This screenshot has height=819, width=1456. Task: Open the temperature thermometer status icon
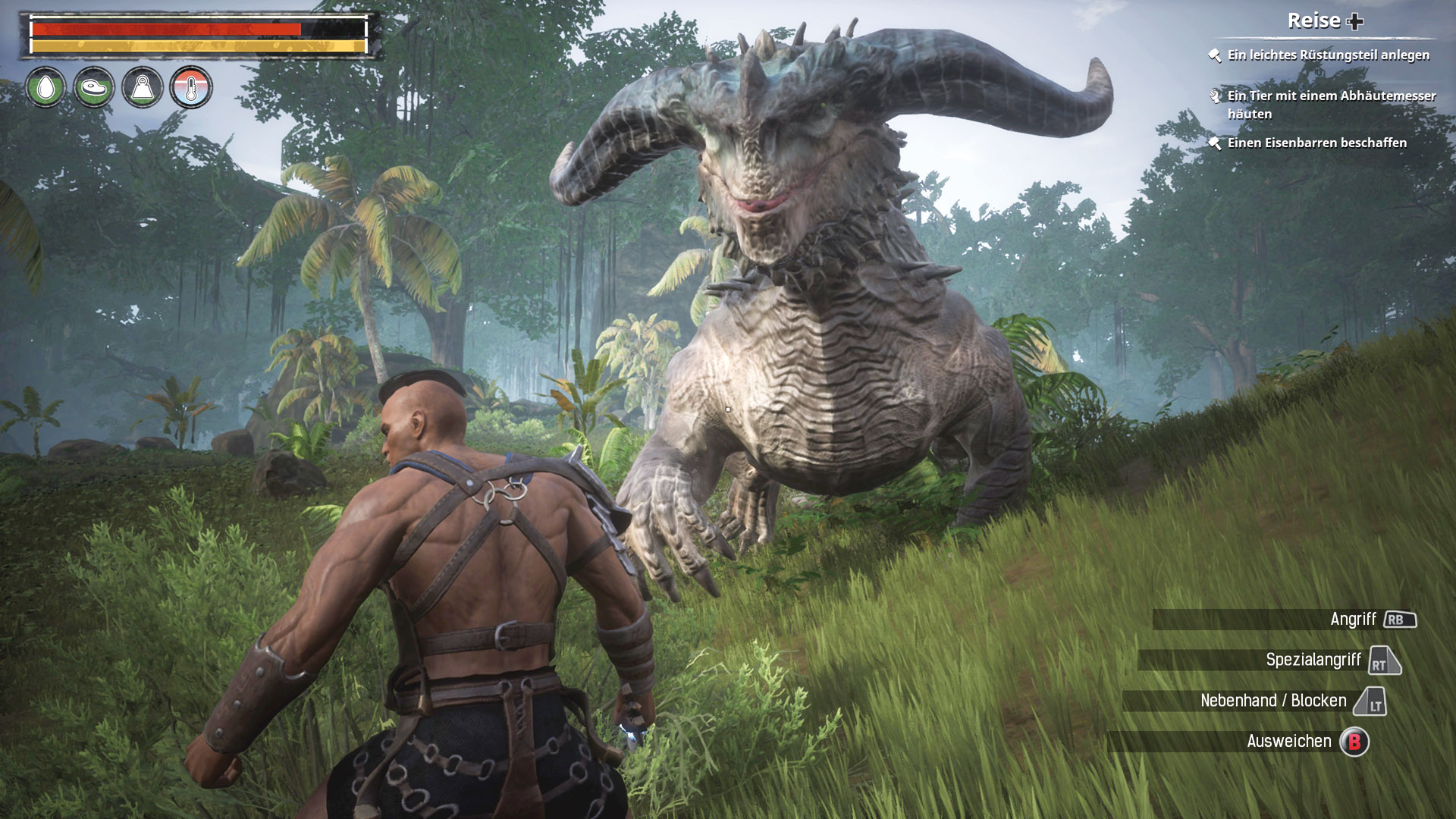[x=191, y=87]
